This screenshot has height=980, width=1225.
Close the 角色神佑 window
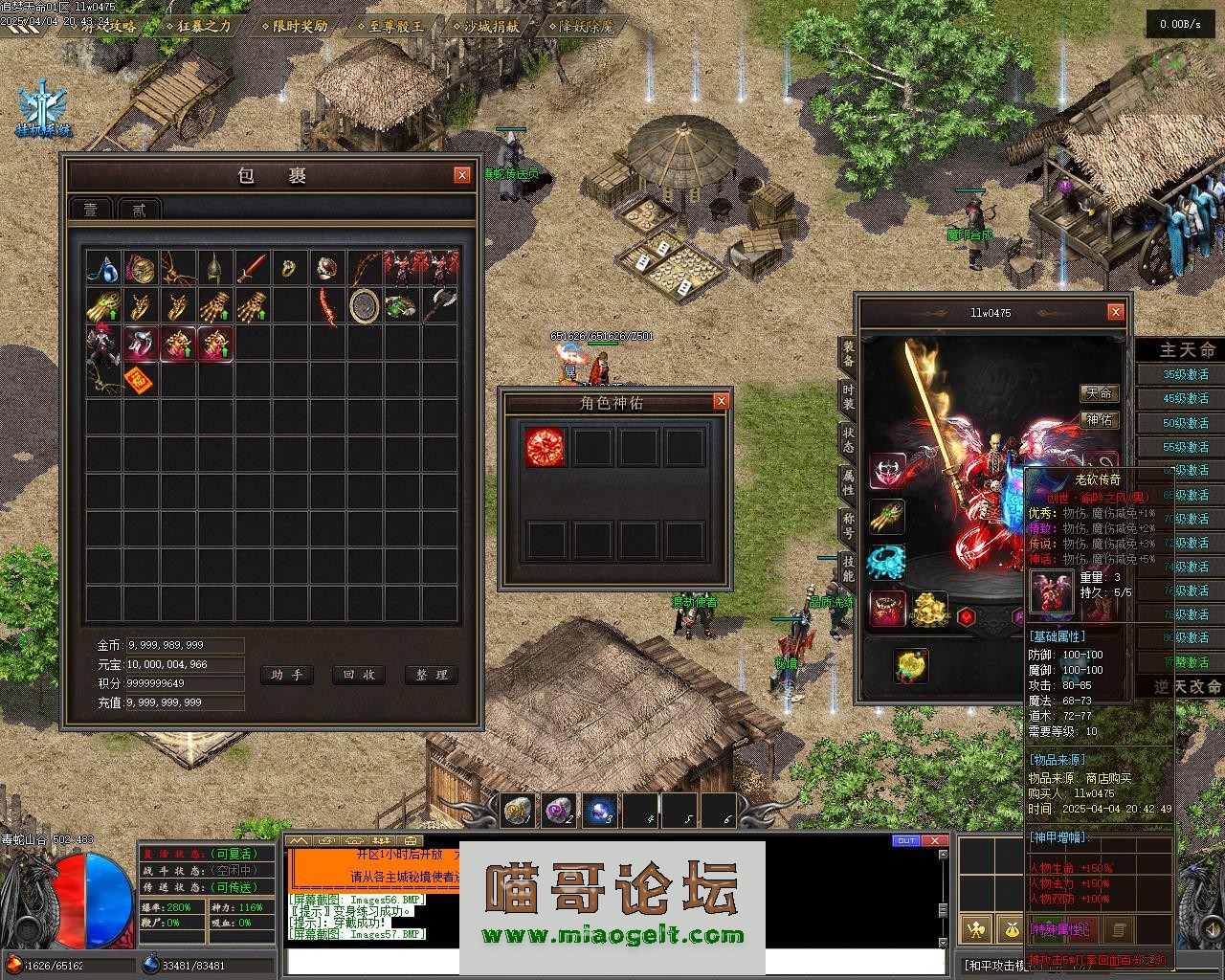click(722, 401)
